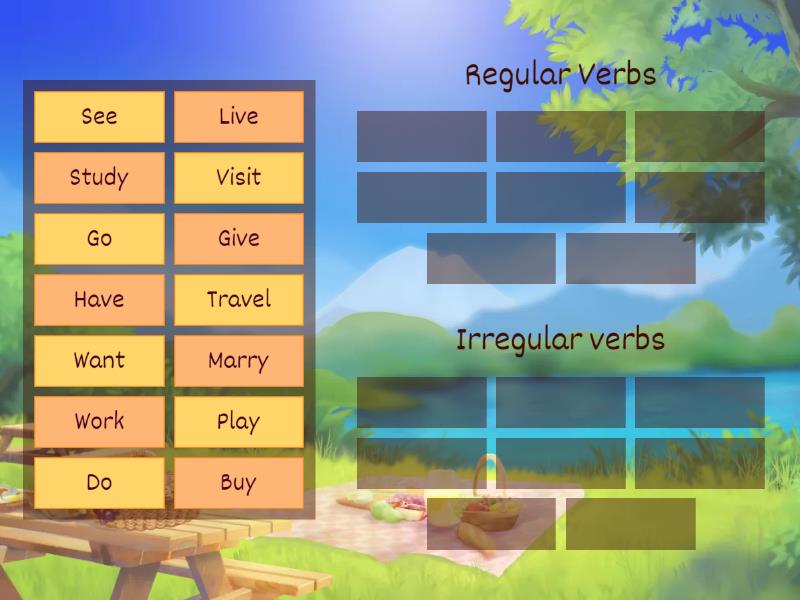Pick the 'Give' word card
Screen dimensions: 800x600
coord(239,239)
